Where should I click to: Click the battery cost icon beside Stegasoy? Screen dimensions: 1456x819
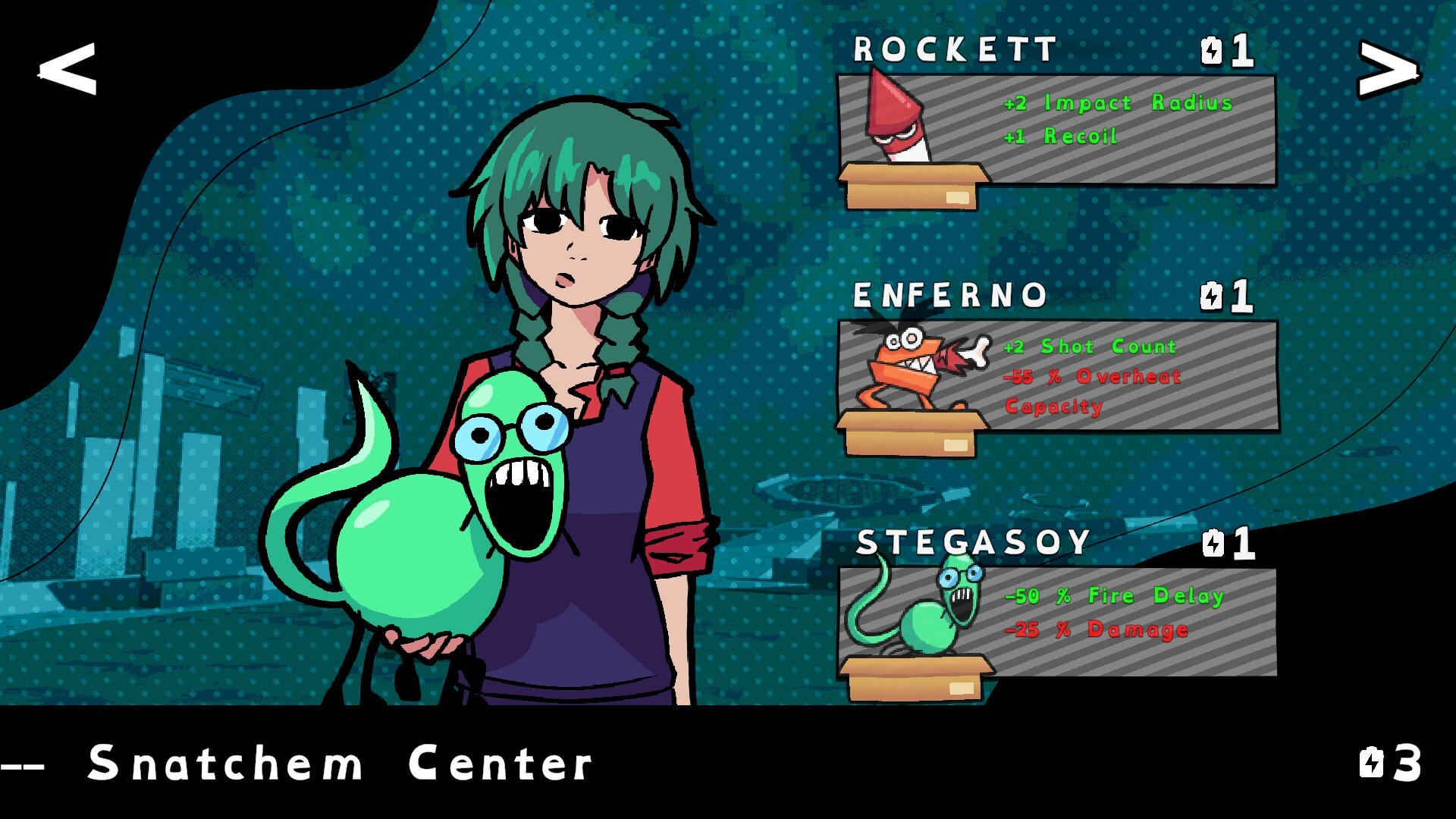click(x=1213, y=542)
